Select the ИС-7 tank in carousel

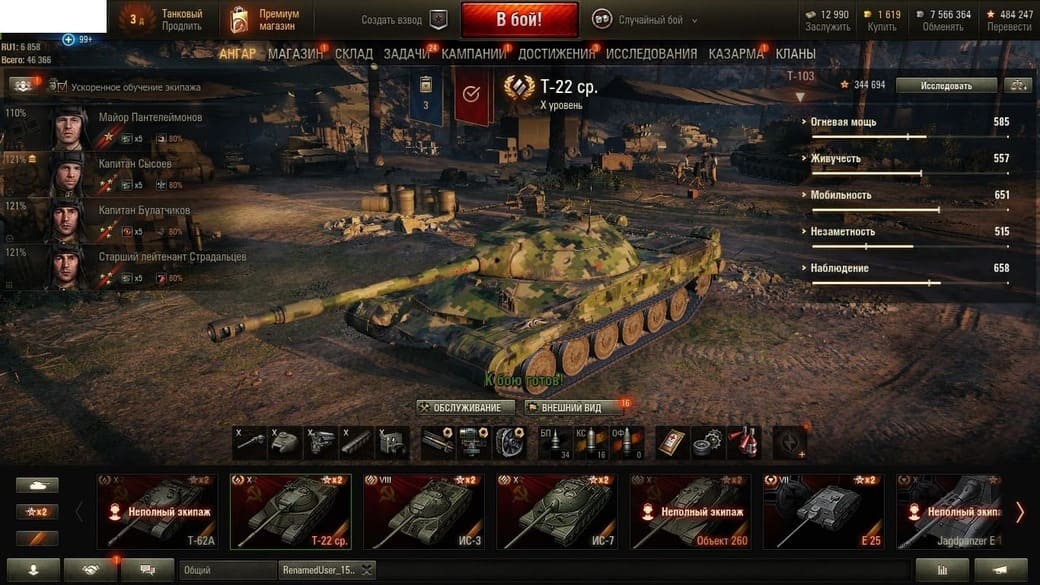point(556,512)
